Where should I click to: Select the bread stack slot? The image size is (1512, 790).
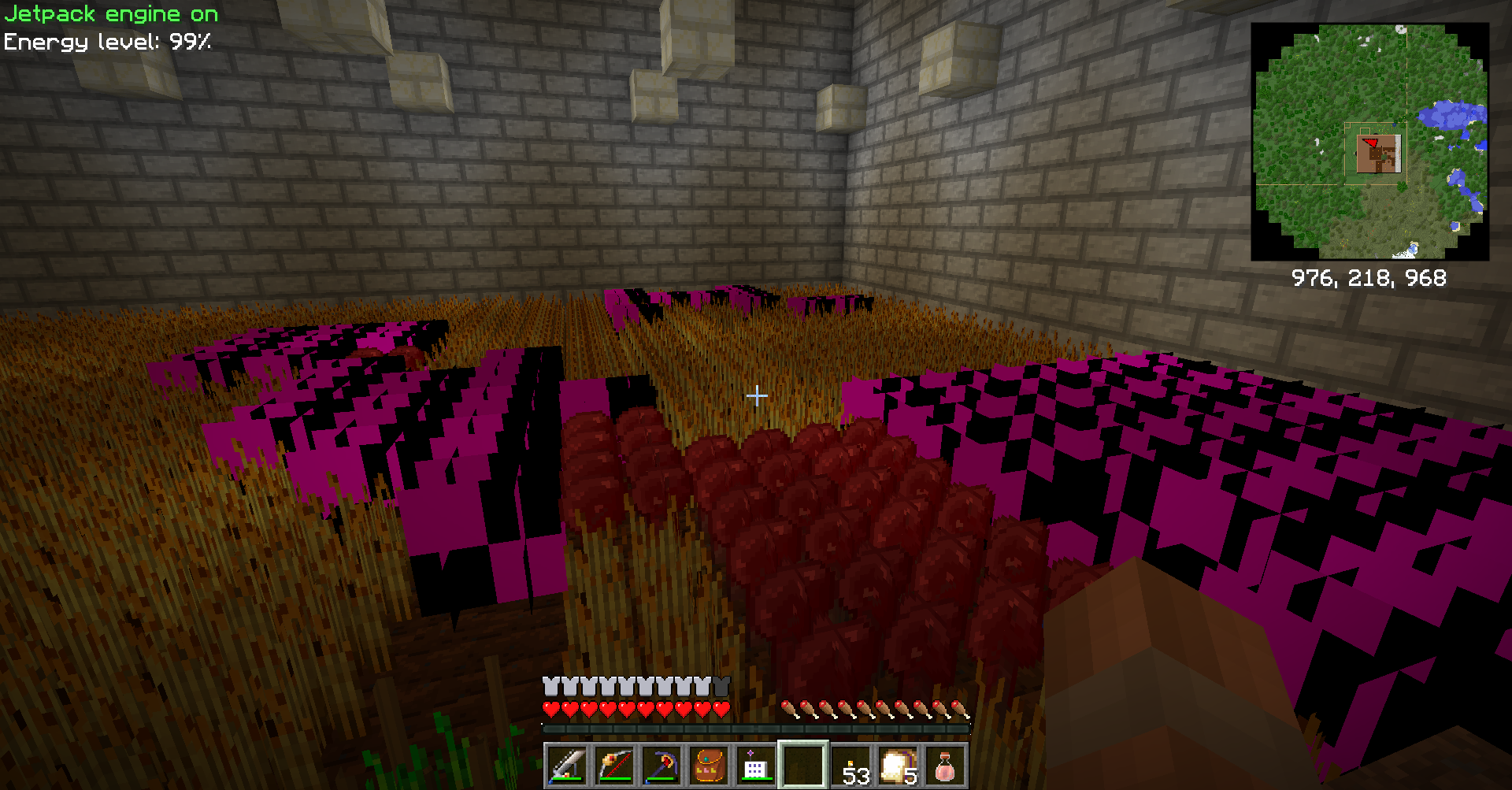click(x=898, y=766)
